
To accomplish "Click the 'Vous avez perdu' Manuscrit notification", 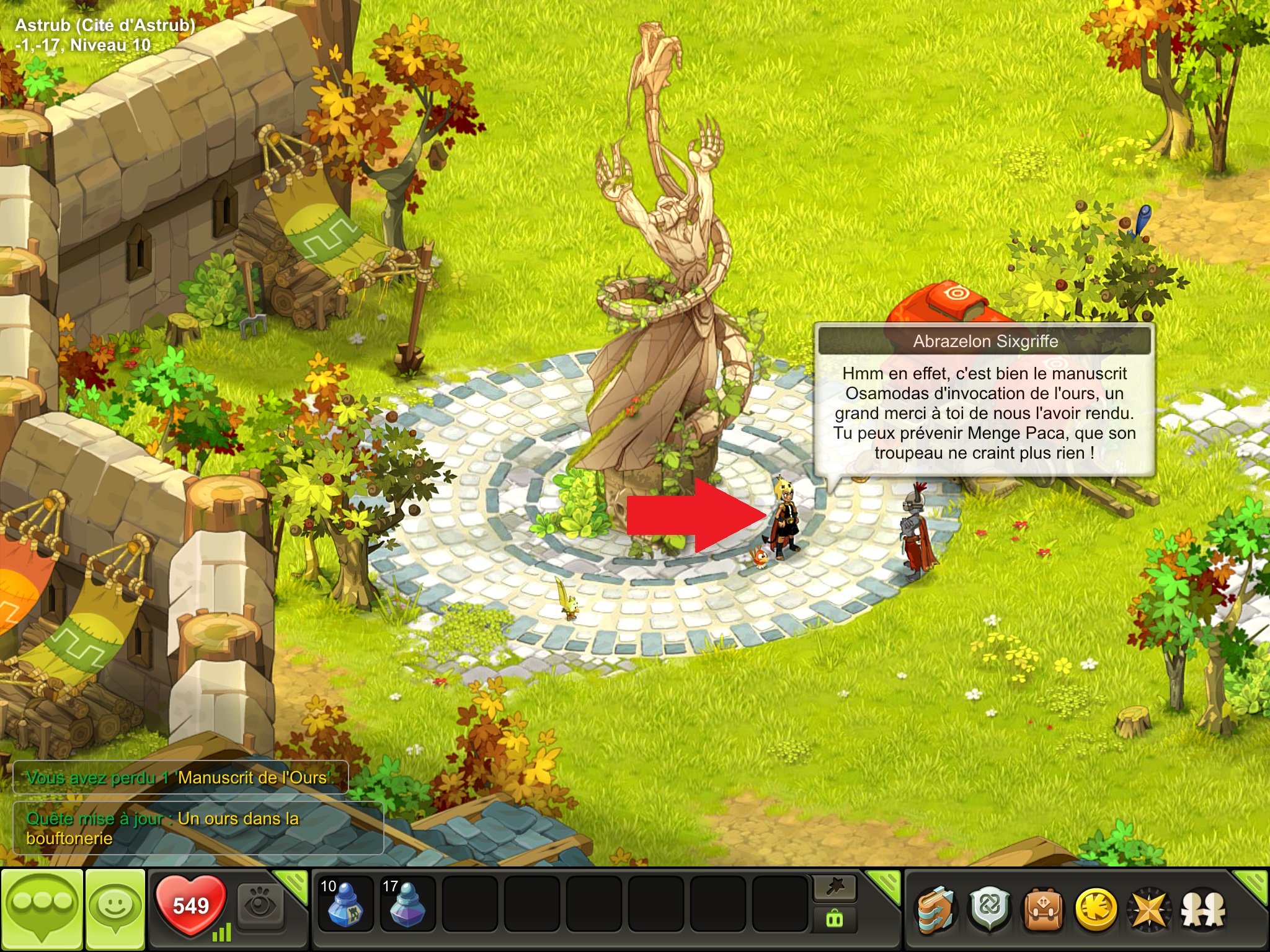I will (x=180, y=777).
